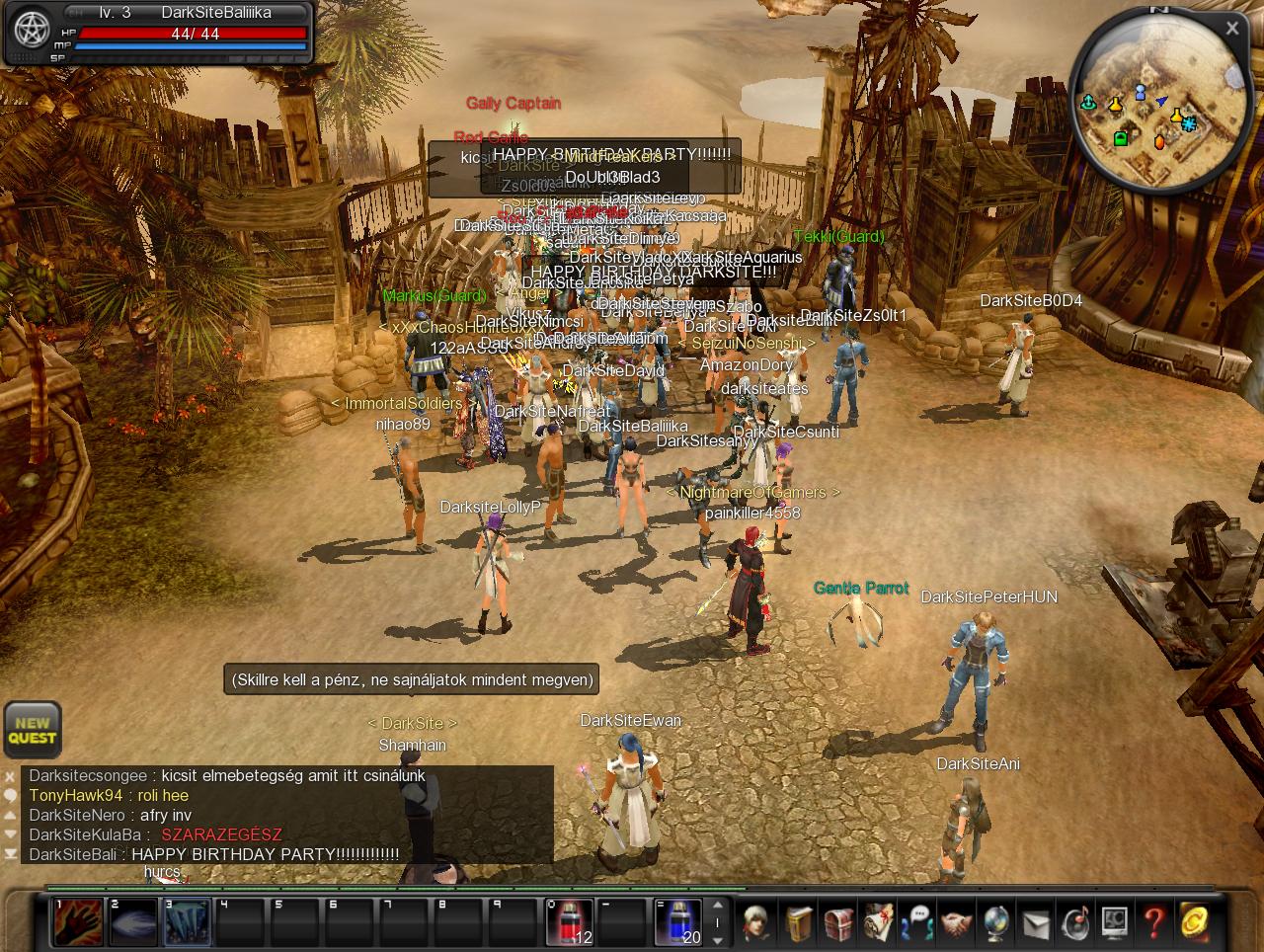Viewport: 1264px width, 952px height.
Task: Open the character portrait window
Action: point(757,922)
